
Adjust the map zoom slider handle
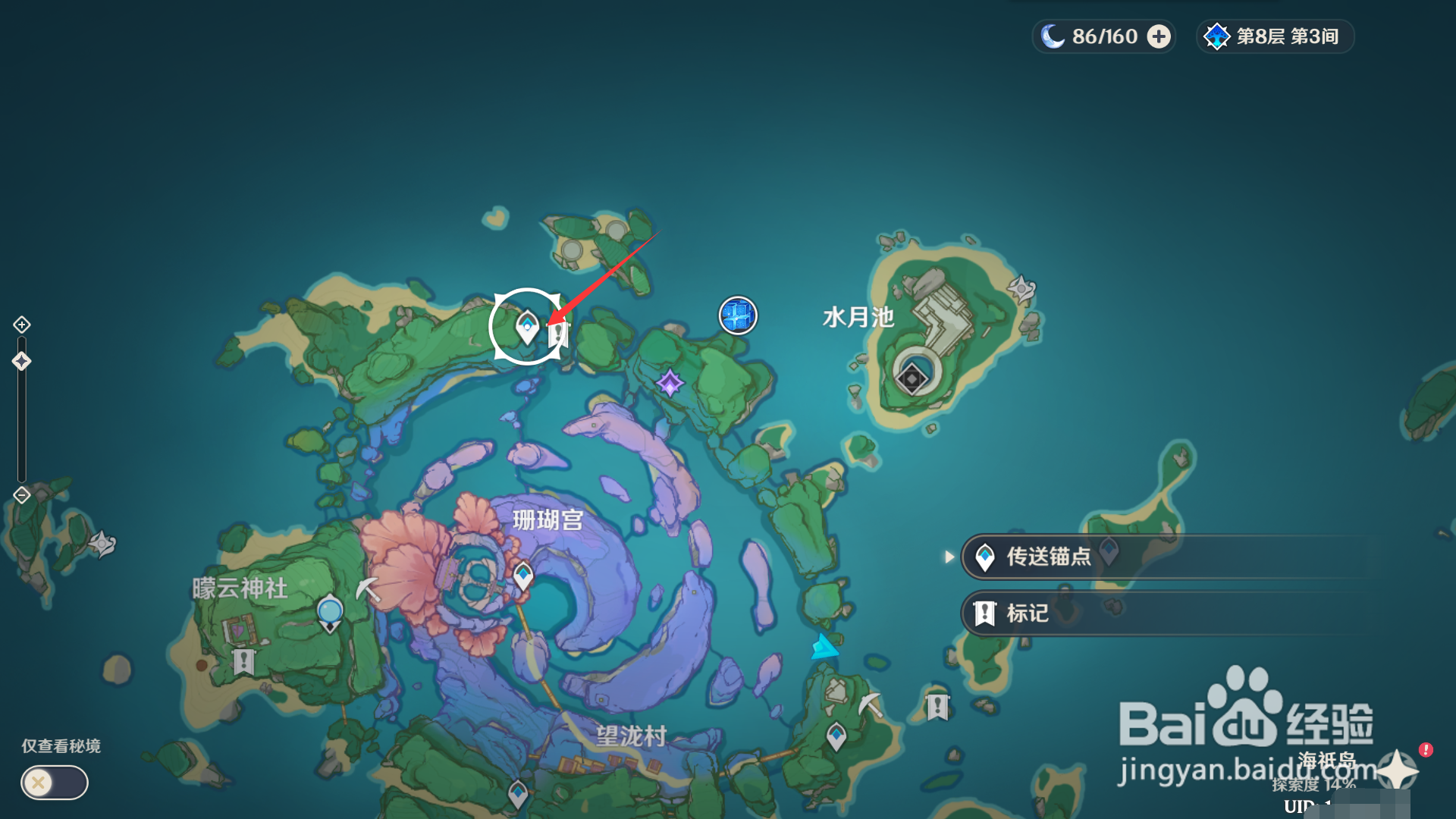point(21,362)
